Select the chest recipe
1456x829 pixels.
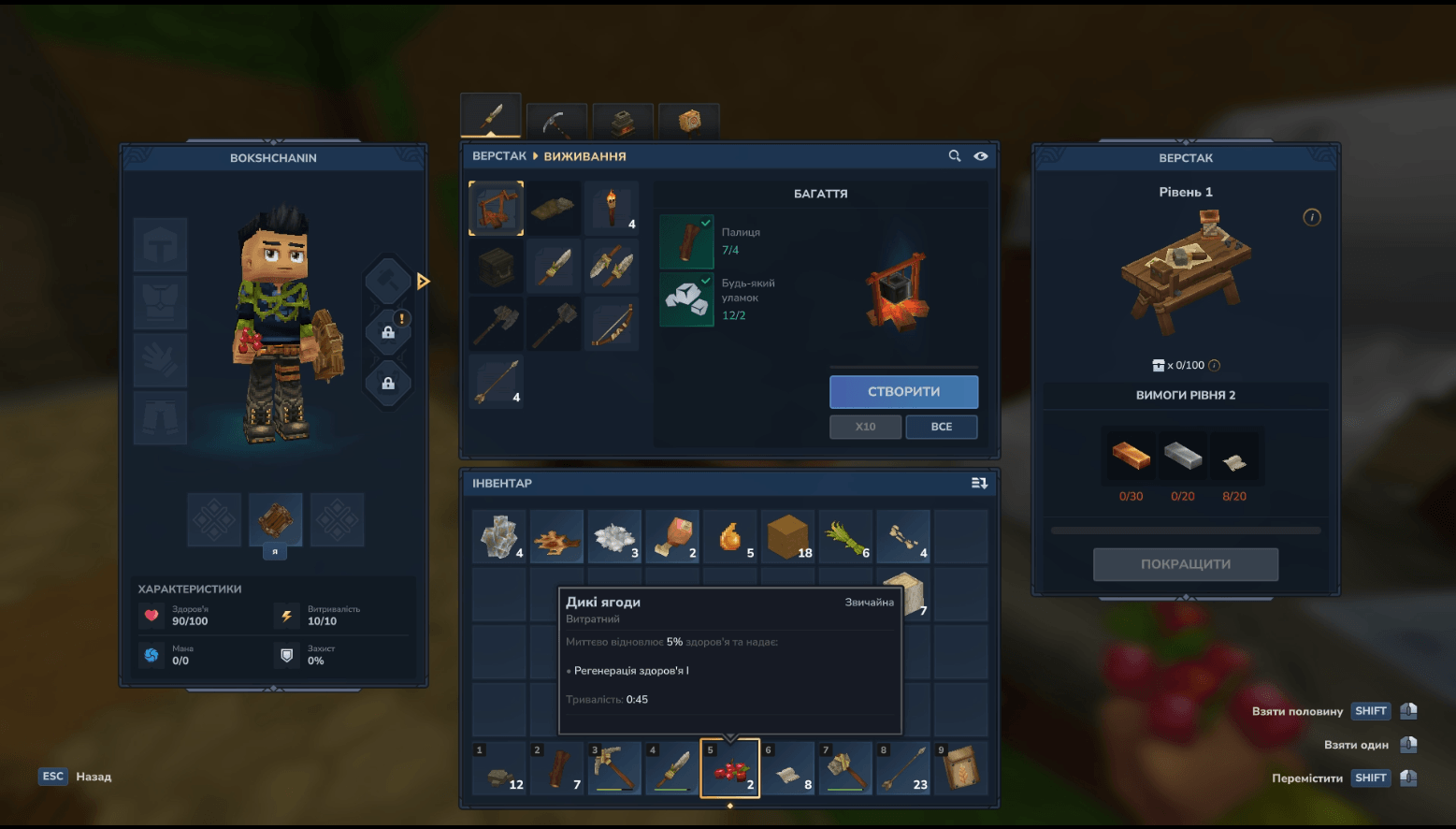pyautogui.click(x=496, y=267)
